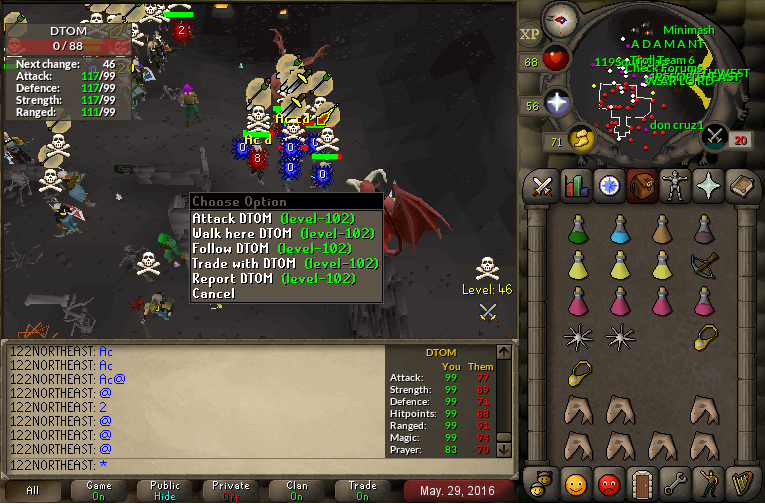The height and width of the screenshot is (504, 765).
Task: Choose Follow DTOM option
Action: pos(285,248)
